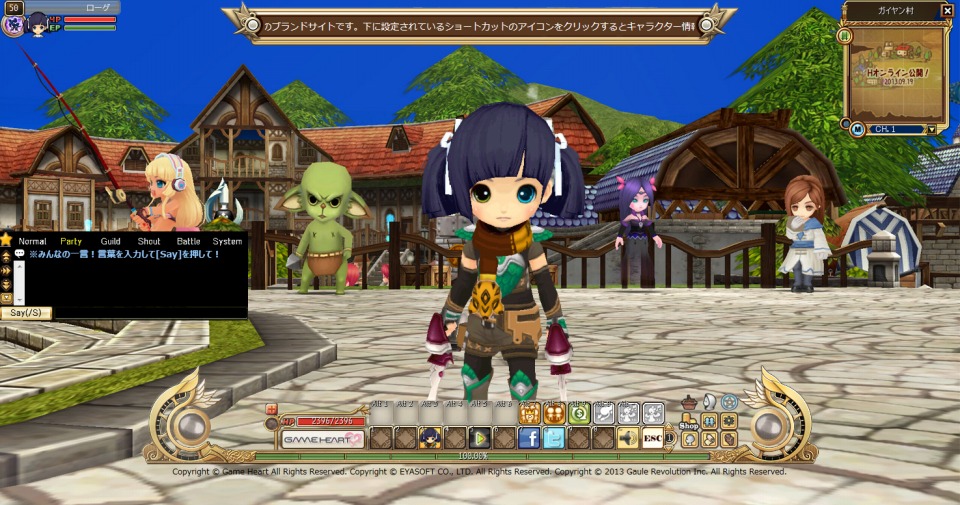Image resolution: width=960 pixels, height=505 pixels.
Task: Click the Gaiyan village minimap
Action: [896, 67]
